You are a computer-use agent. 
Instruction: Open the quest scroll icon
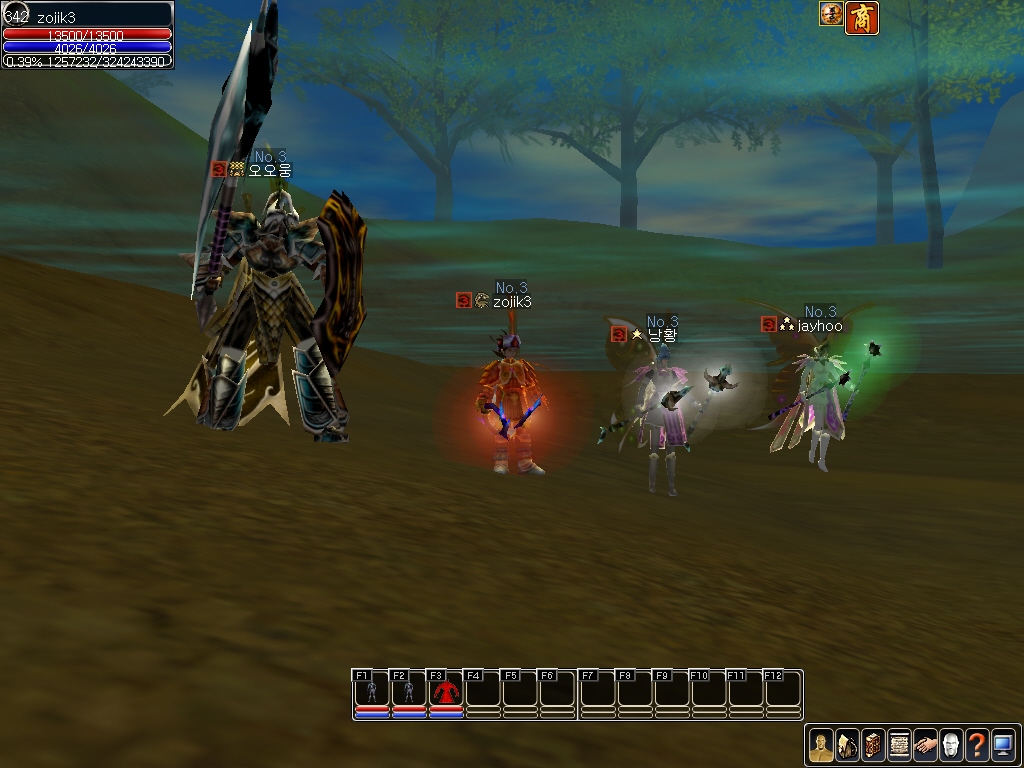(898, 745)
